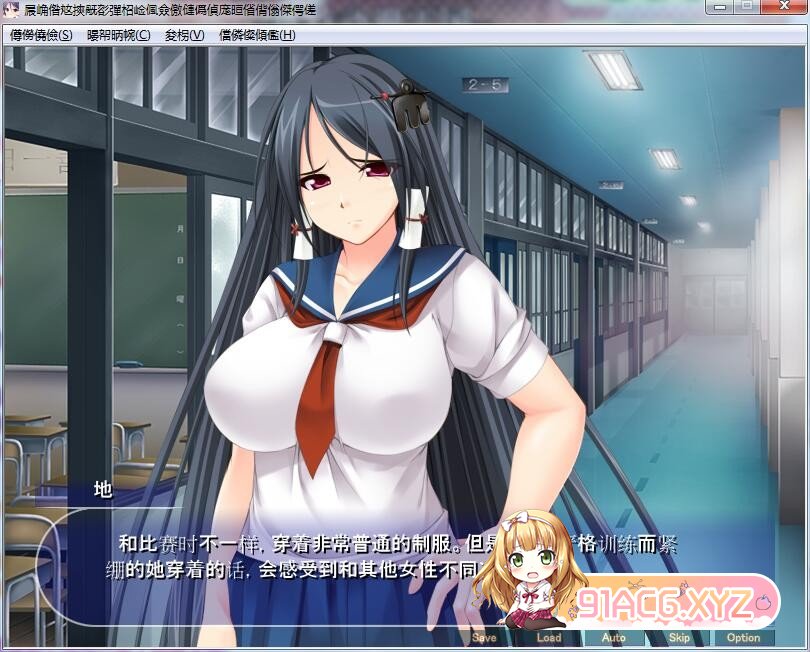Viewport: 810px width, 652px height.
Task: Open the menu bar entry marked (H)
Action: click(x=257, y=35)
